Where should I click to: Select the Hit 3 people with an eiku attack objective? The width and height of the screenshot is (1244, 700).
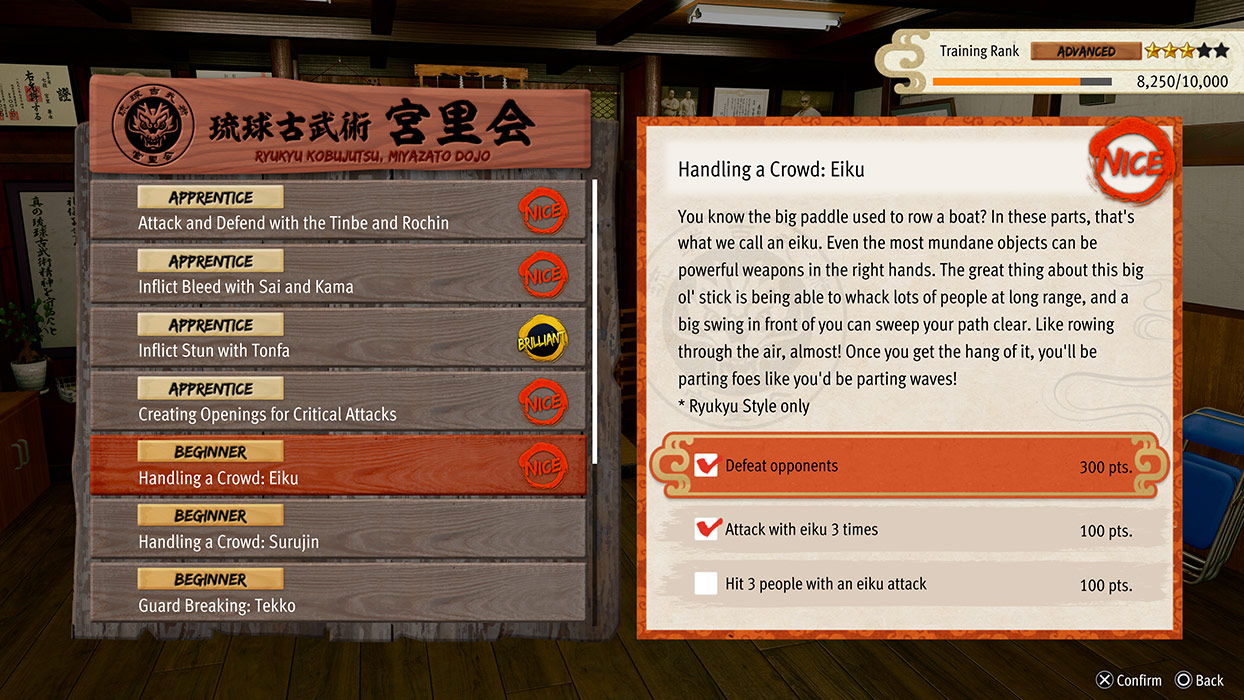(910, 584)
